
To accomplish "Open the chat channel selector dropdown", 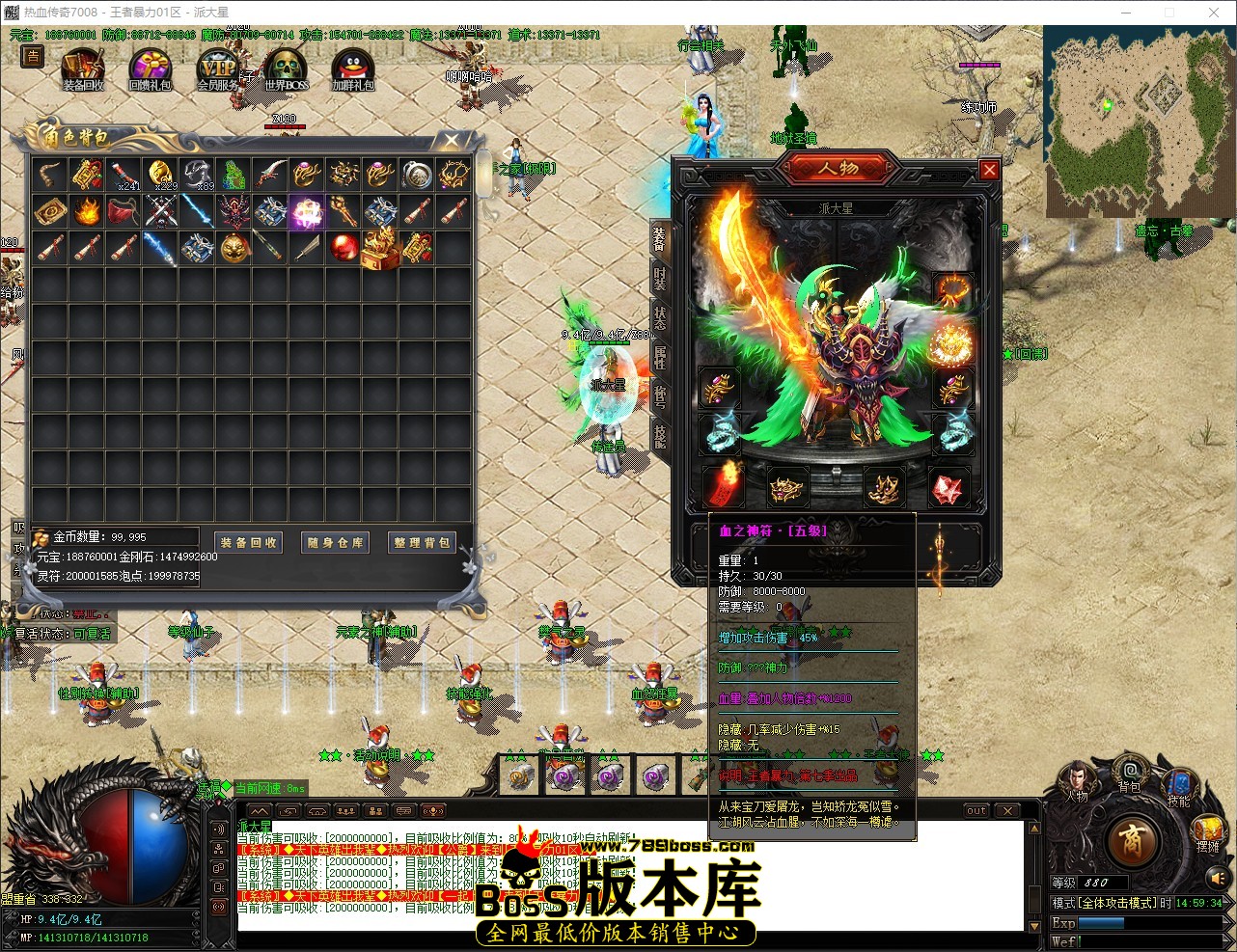I will point(403,810).
